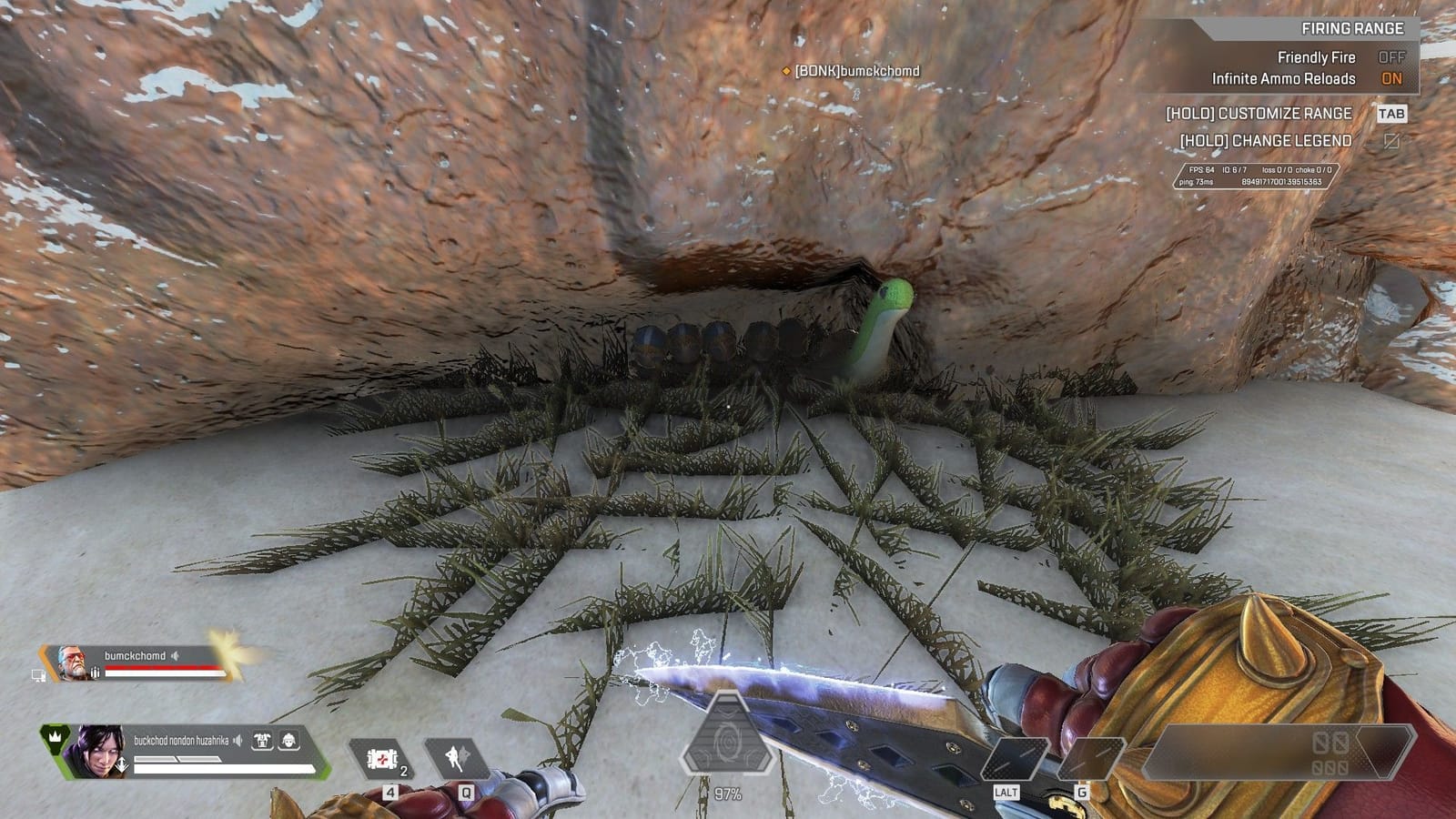Disable Infinite Ammo Reloads
1456x819 pixels.
1393,79
